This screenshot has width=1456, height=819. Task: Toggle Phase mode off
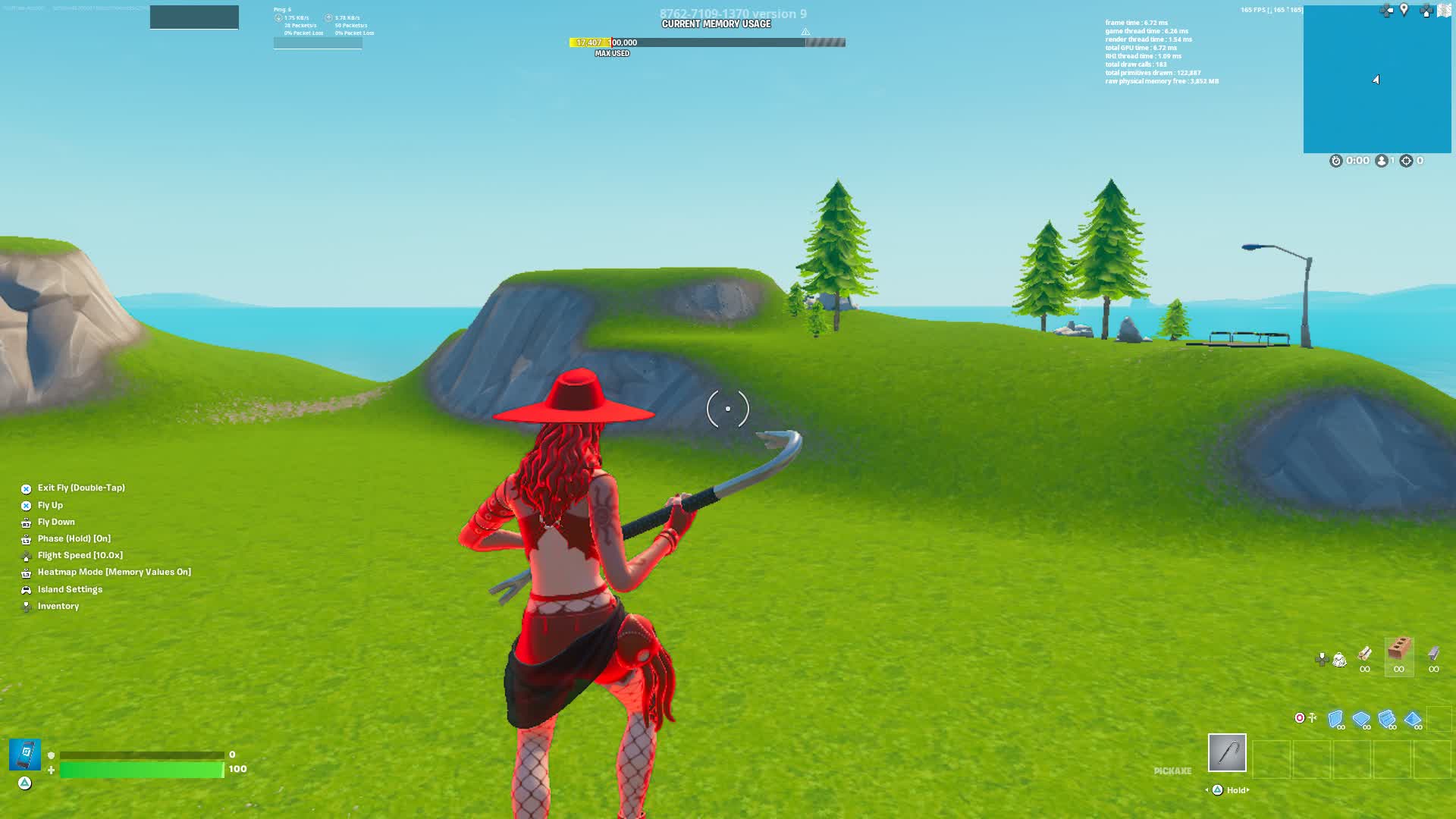(74, 538)
